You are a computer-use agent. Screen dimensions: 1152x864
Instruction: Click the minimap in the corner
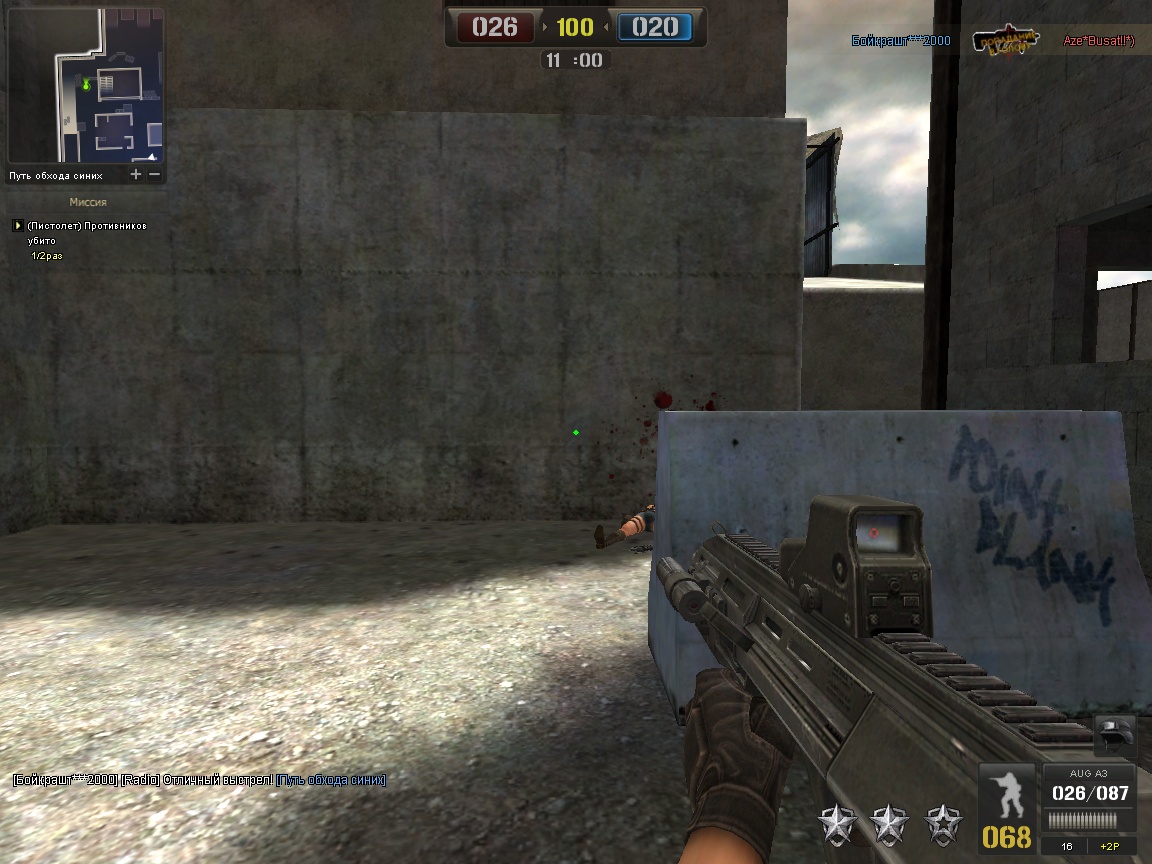[x=85, y=86]
